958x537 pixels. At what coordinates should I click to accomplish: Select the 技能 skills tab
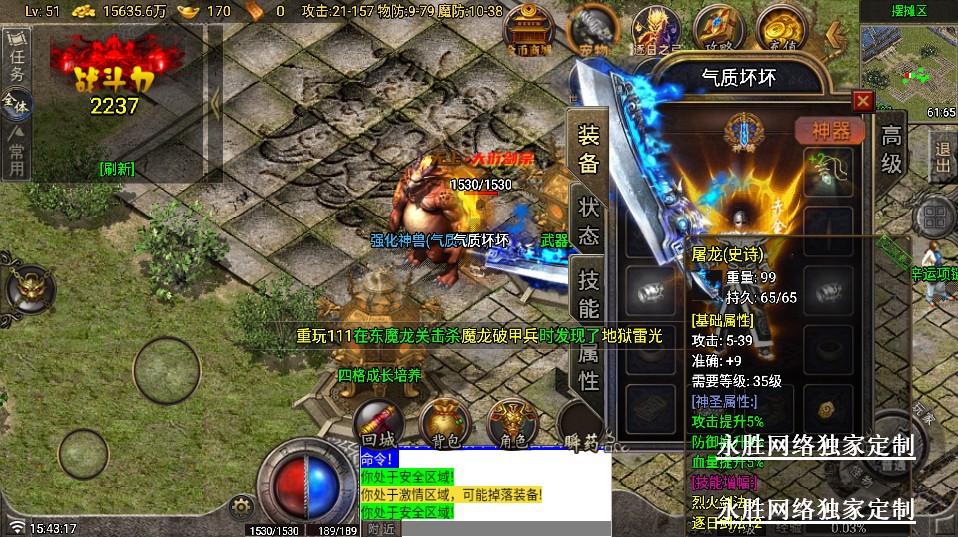(589, 295)
